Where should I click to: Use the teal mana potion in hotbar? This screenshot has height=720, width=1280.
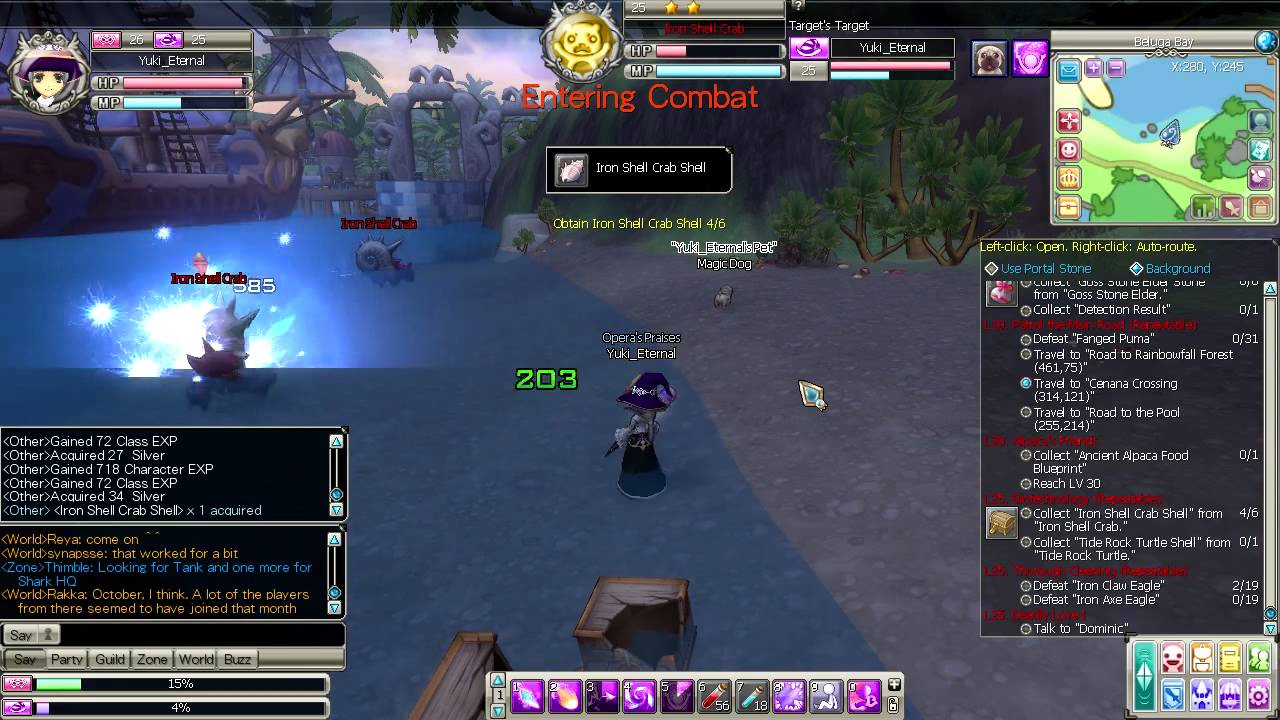(x=752, y=696)
